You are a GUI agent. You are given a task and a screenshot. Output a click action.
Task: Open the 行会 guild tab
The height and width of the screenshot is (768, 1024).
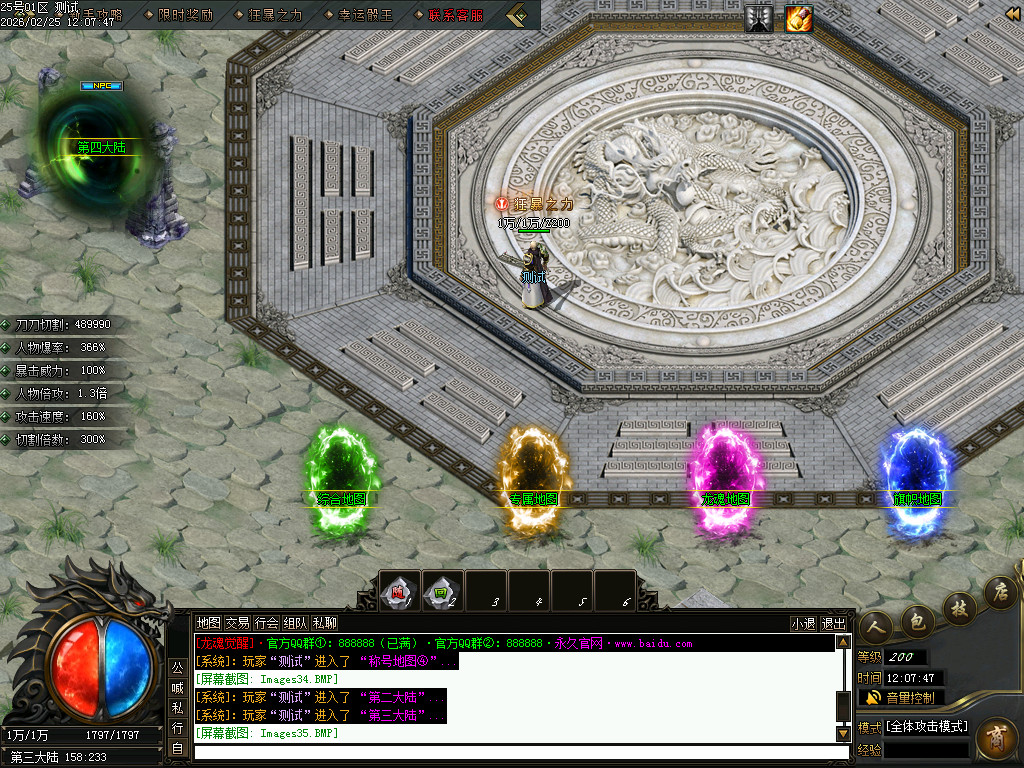pyautogui.click(x=266, y=623)
